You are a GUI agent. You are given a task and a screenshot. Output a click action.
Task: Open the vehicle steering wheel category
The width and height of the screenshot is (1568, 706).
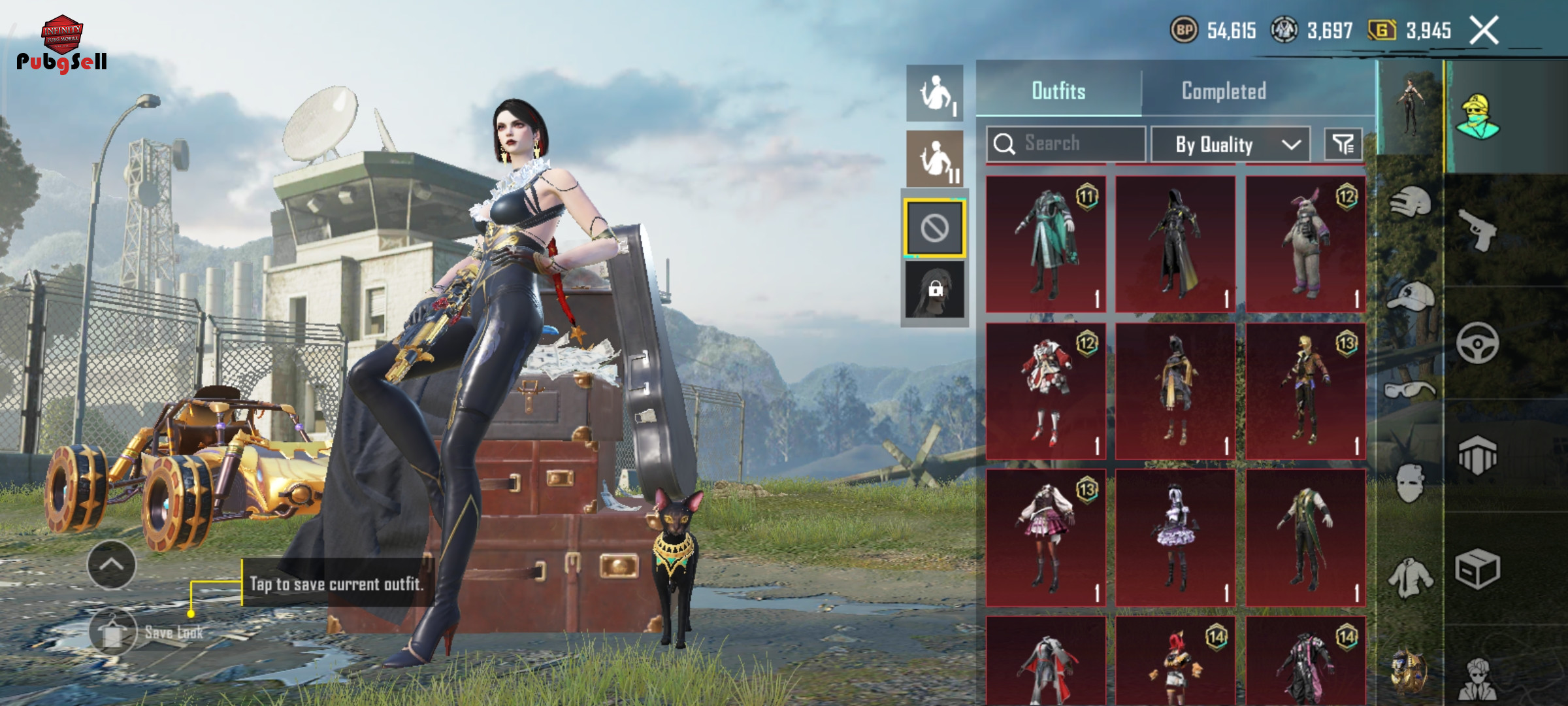pyautogui.click(x=1477, y=343)
